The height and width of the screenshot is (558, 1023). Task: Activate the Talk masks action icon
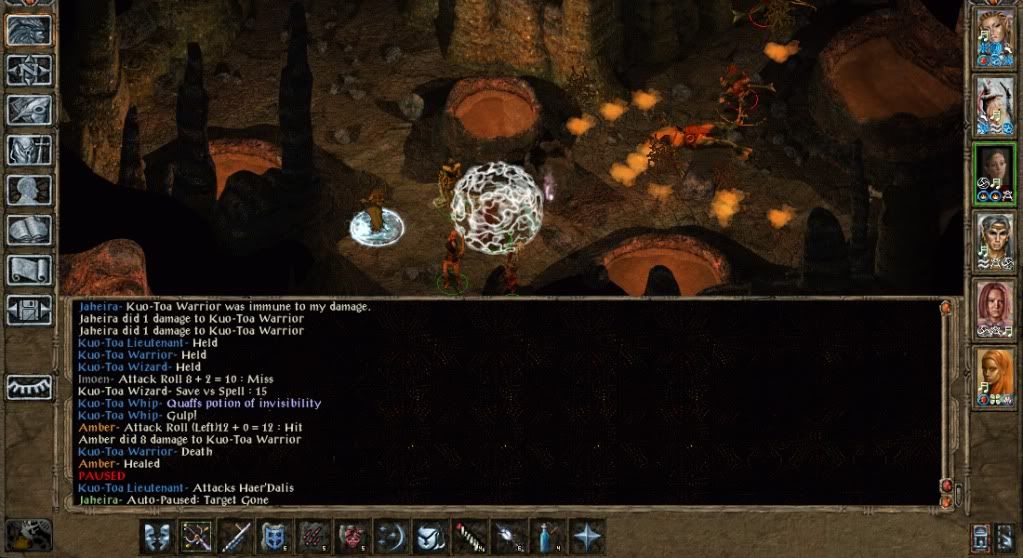157,537
